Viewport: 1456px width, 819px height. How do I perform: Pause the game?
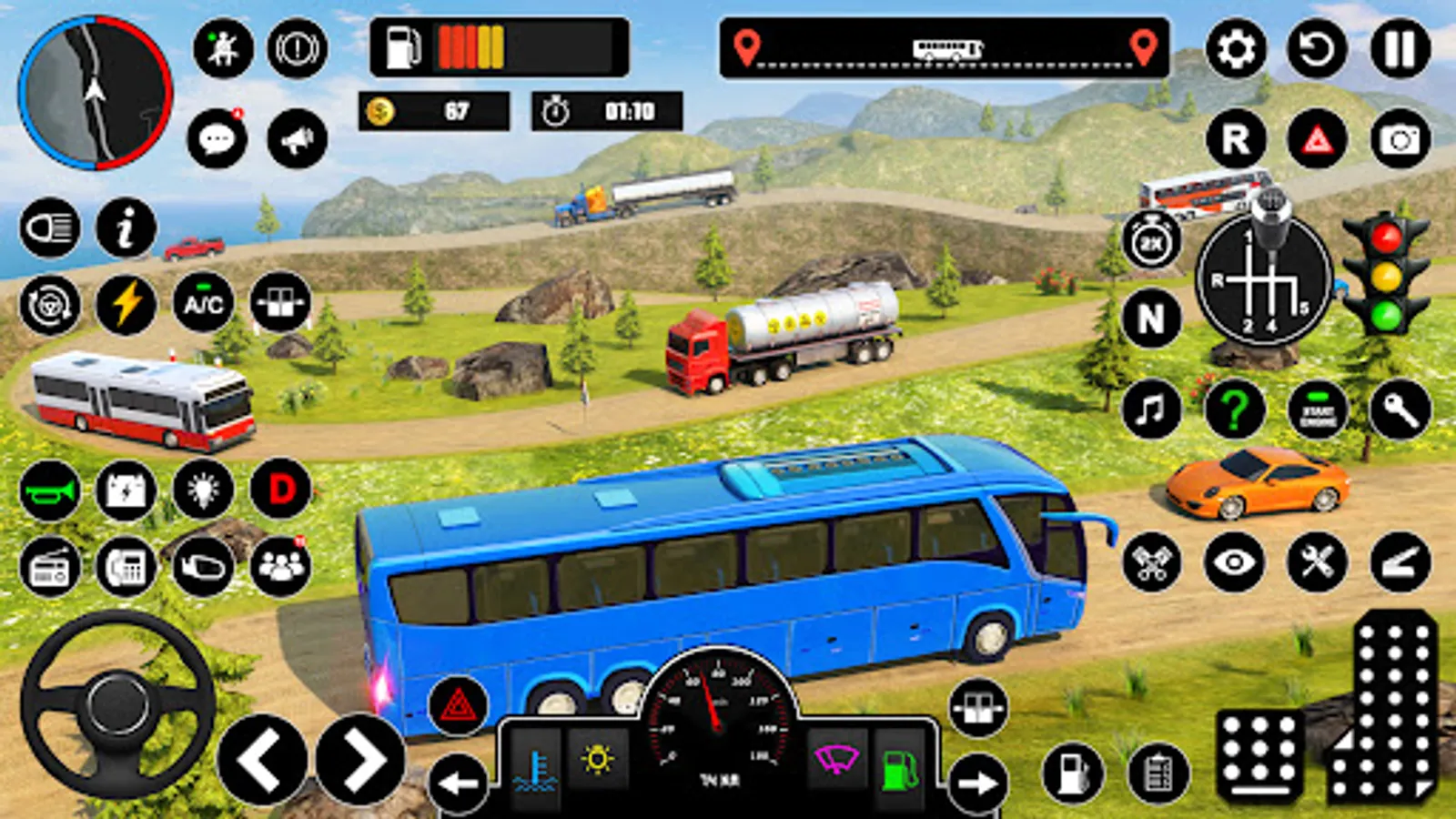1400,48
